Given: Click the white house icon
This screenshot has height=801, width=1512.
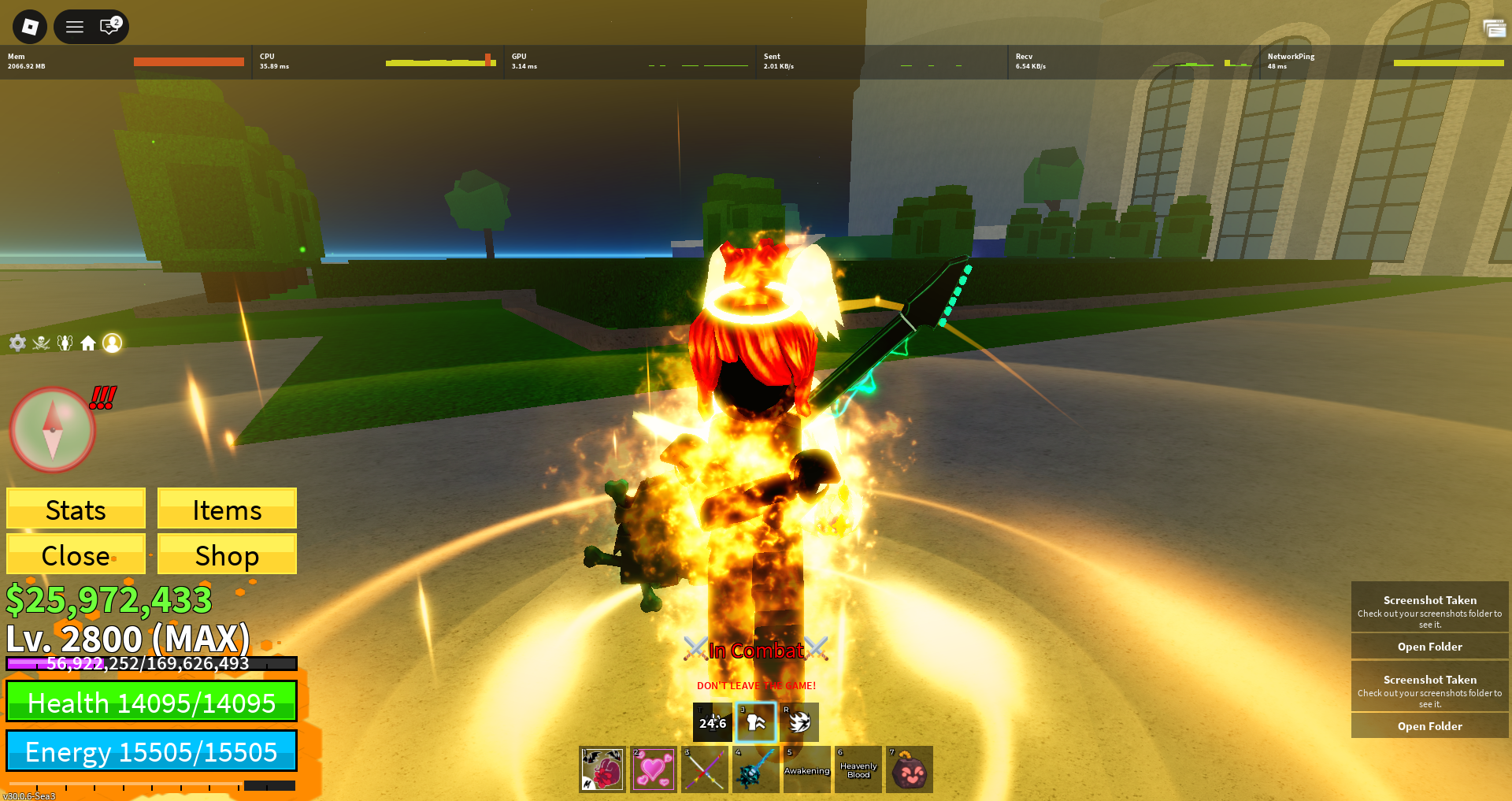Looking at the screenshot, I should (x=88, y=343).
